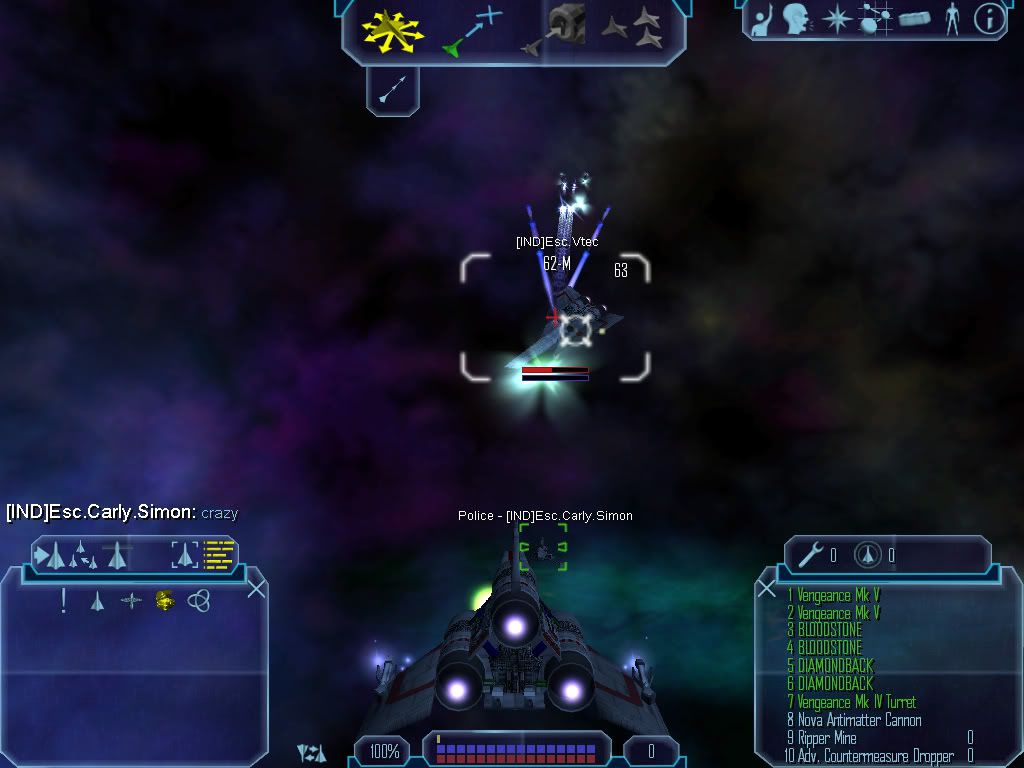Close the contact list panel
The image size is (1024, 768).
[x=256, y=589]
